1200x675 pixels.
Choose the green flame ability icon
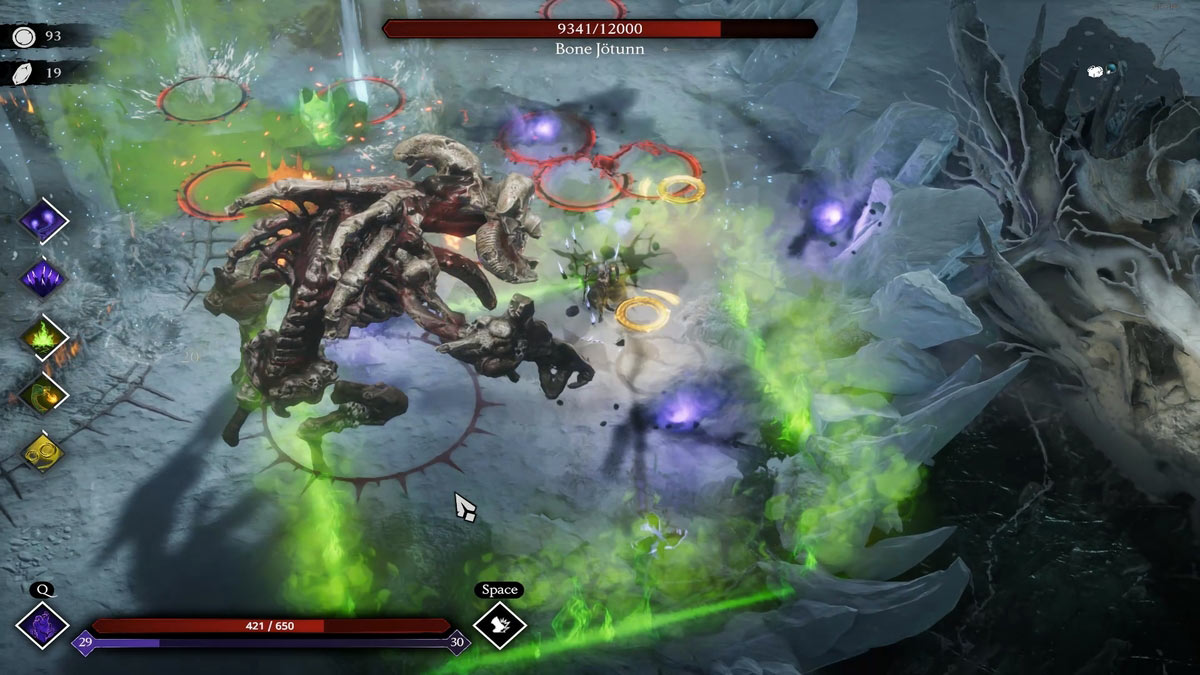pyautogui.click(x=44, y=336)
